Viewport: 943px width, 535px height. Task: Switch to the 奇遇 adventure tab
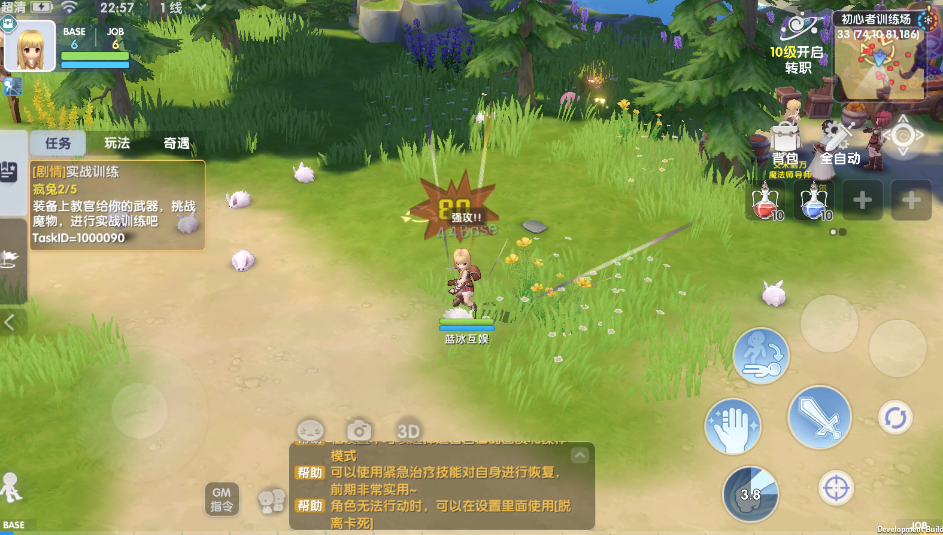pyautogui.click(x=177, y=143)
